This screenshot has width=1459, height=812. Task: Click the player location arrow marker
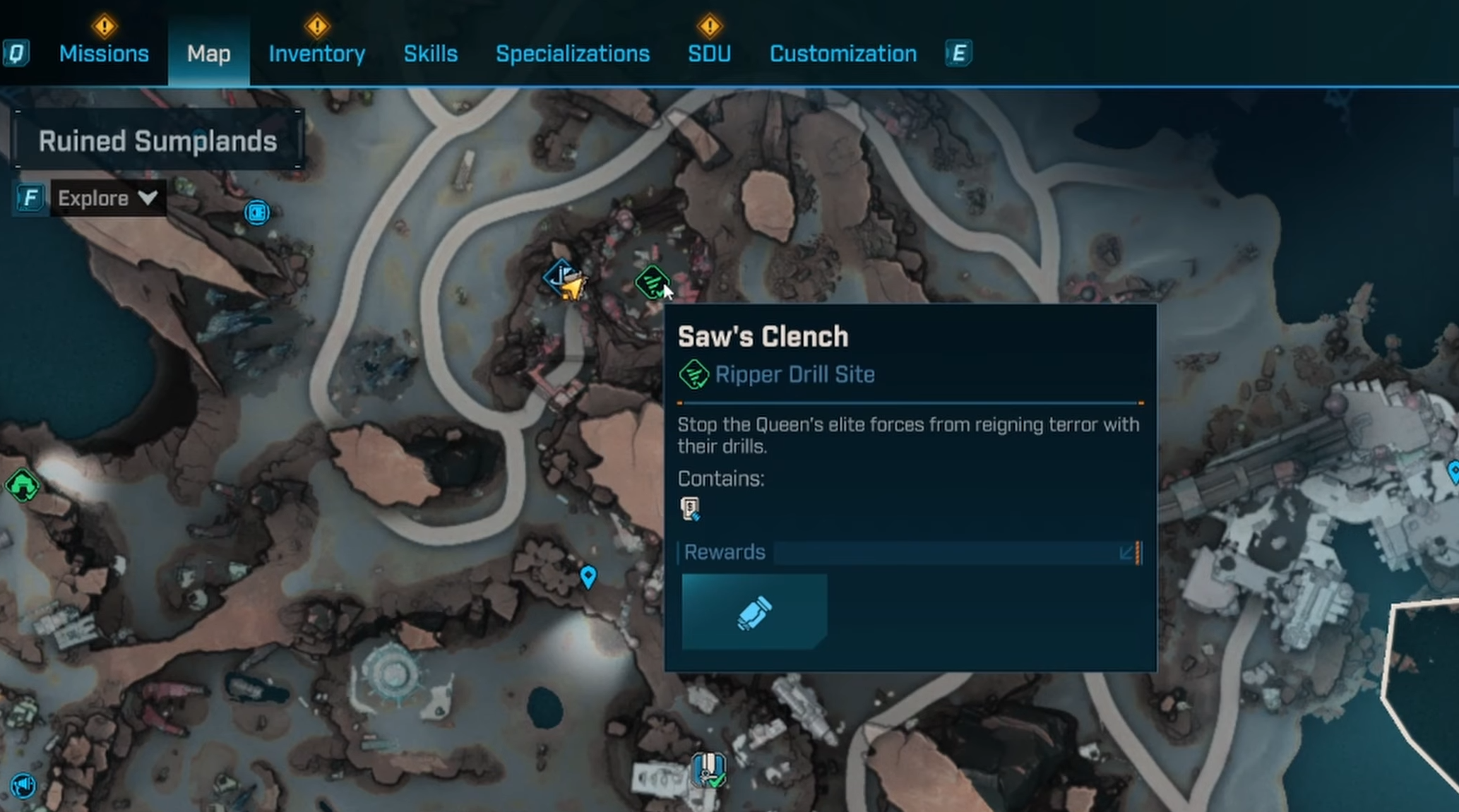pyautogui.click(x=571, y=287)
